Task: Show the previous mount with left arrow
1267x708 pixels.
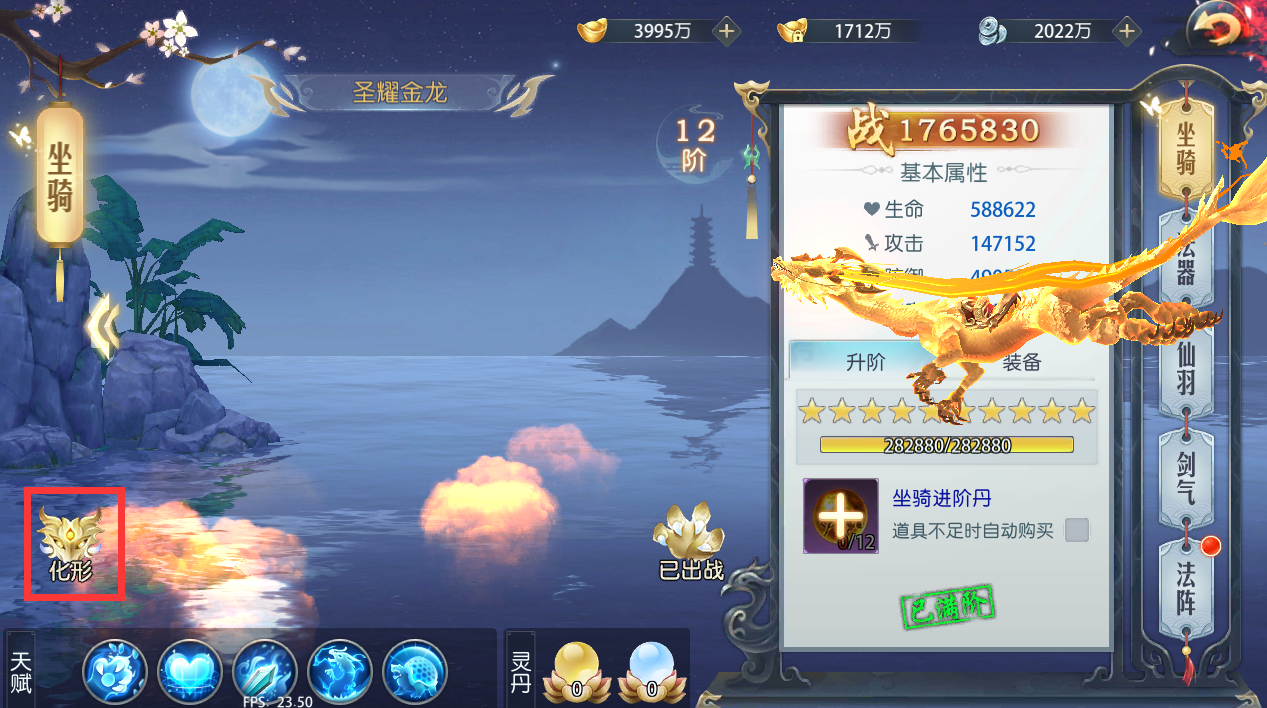Action: pyautogui.click(x=103, y=326)
